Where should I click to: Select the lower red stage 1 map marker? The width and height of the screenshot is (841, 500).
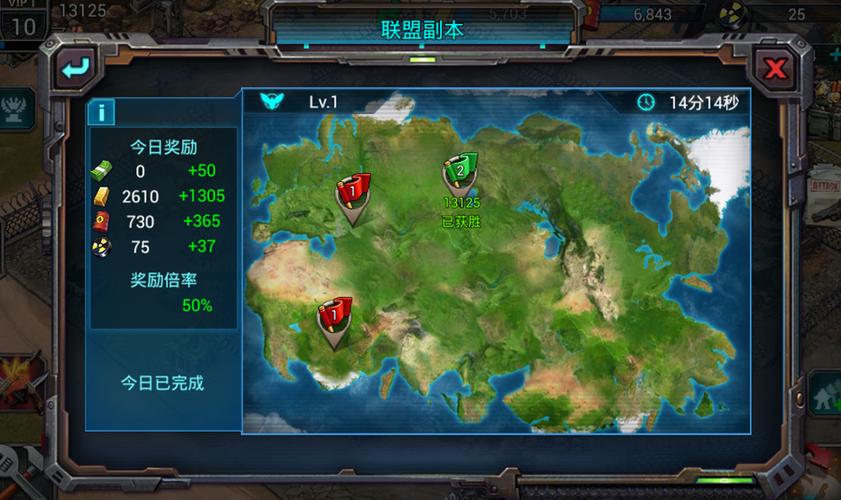pyautogui.click(x=334, y=320)
